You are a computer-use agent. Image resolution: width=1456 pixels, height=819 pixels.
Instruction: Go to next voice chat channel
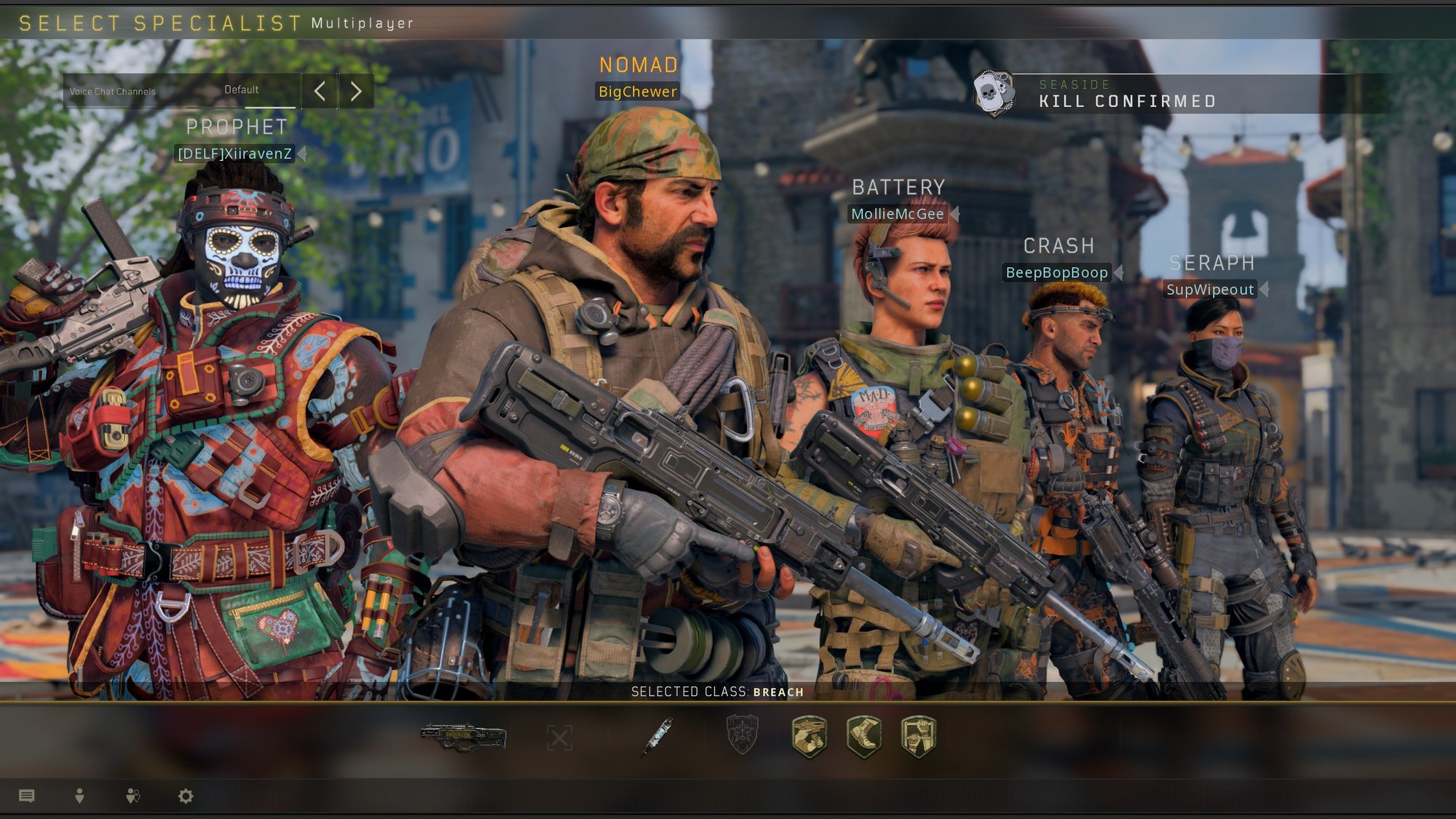click(x=356, y=91)
